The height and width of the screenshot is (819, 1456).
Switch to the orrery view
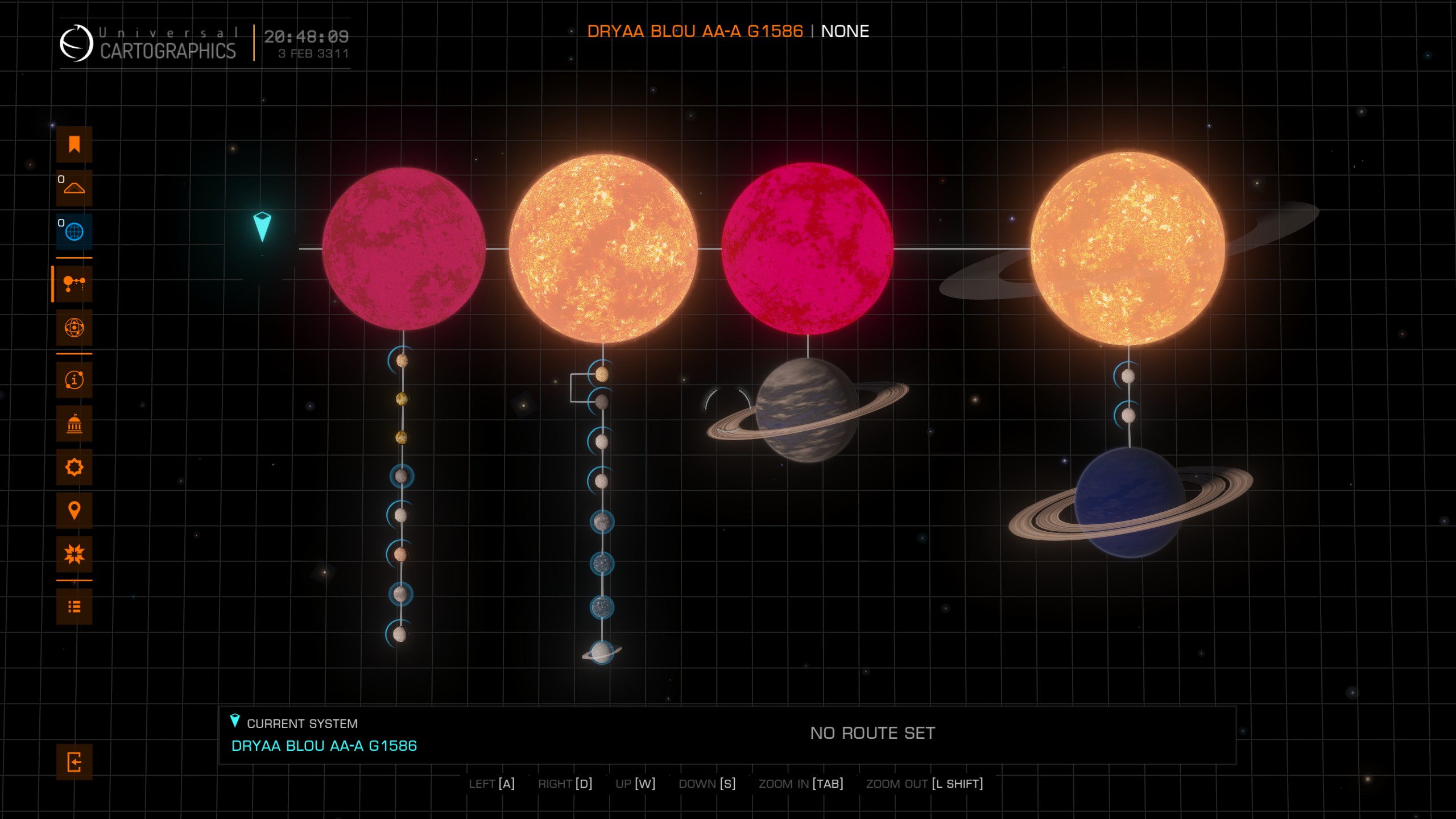pos(74,328)
